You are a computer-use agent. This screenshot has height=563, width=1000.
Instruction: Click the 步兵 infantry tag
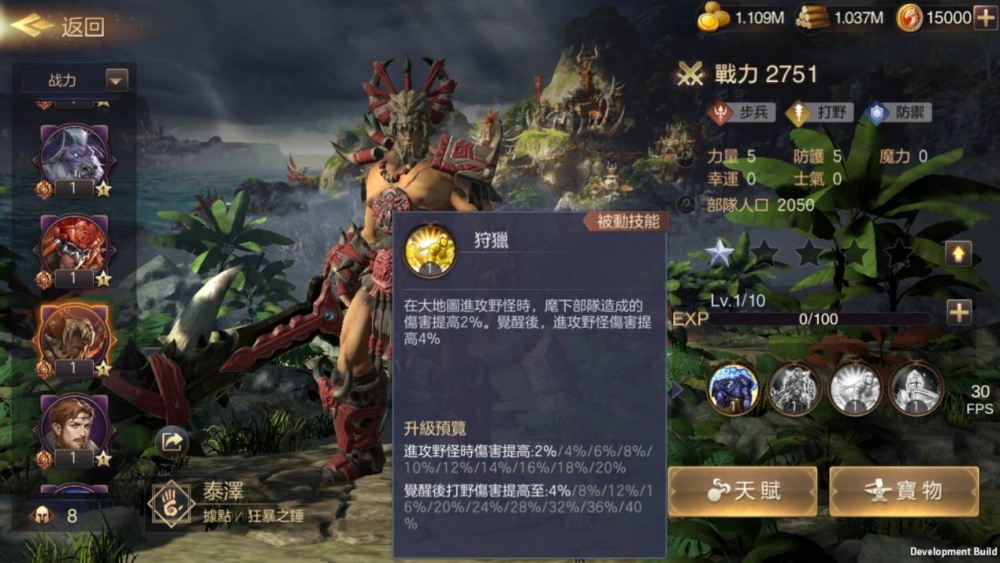click(741, 112)
